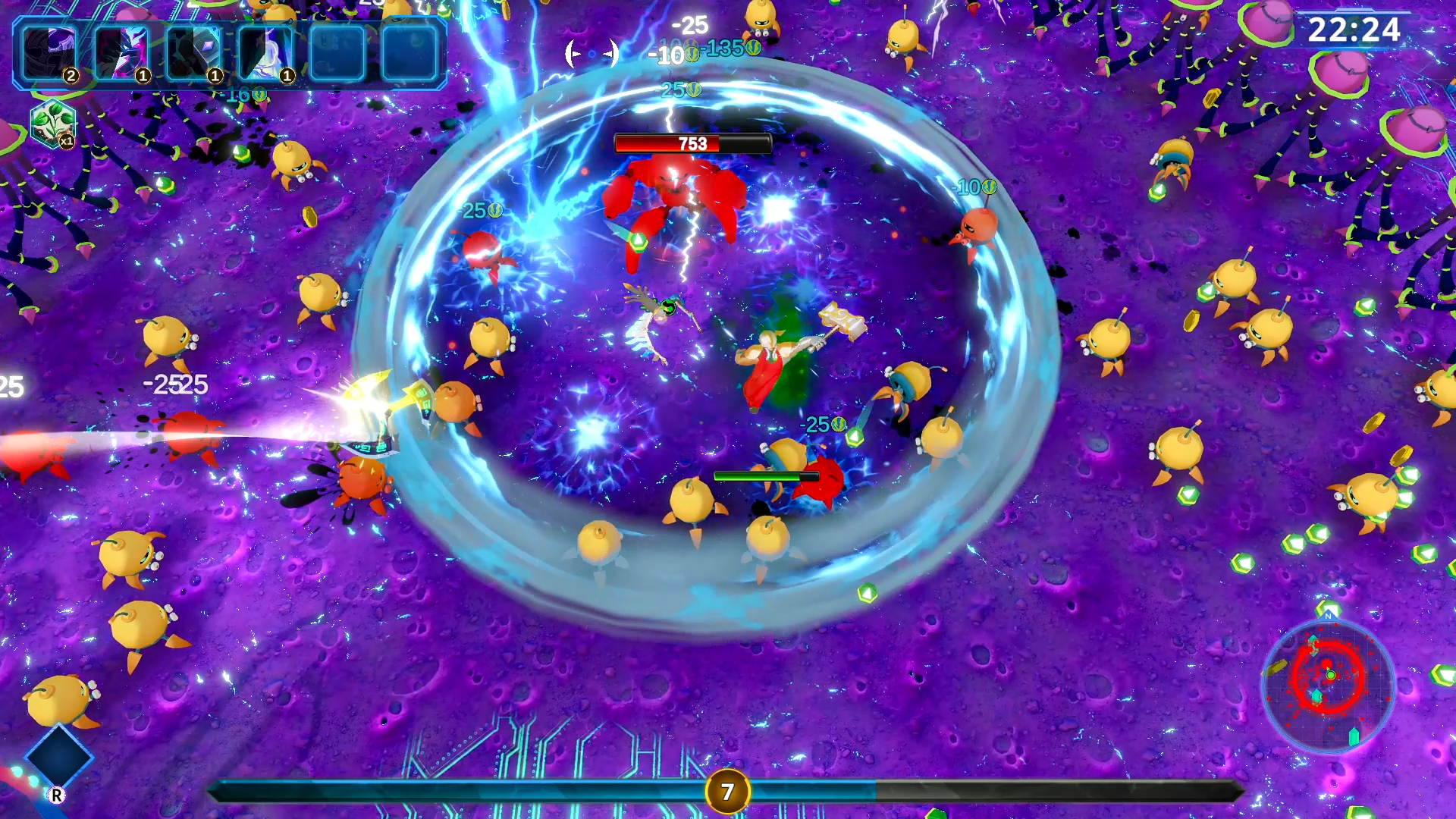1456x819 pixels.
Task: Click the level 7 badge on the XP bar
Action: click(728, 791)
